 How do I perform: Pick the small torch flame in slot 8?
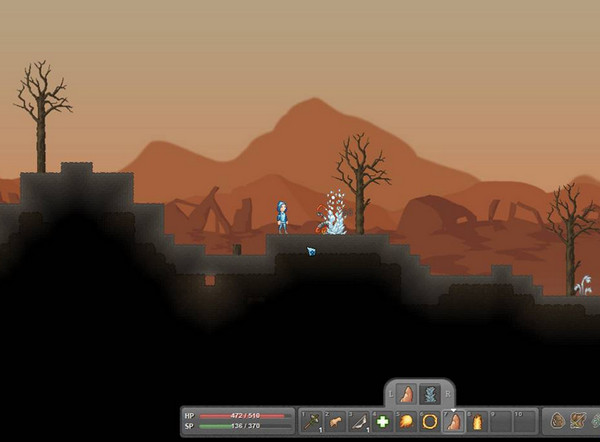pos(476,422)
